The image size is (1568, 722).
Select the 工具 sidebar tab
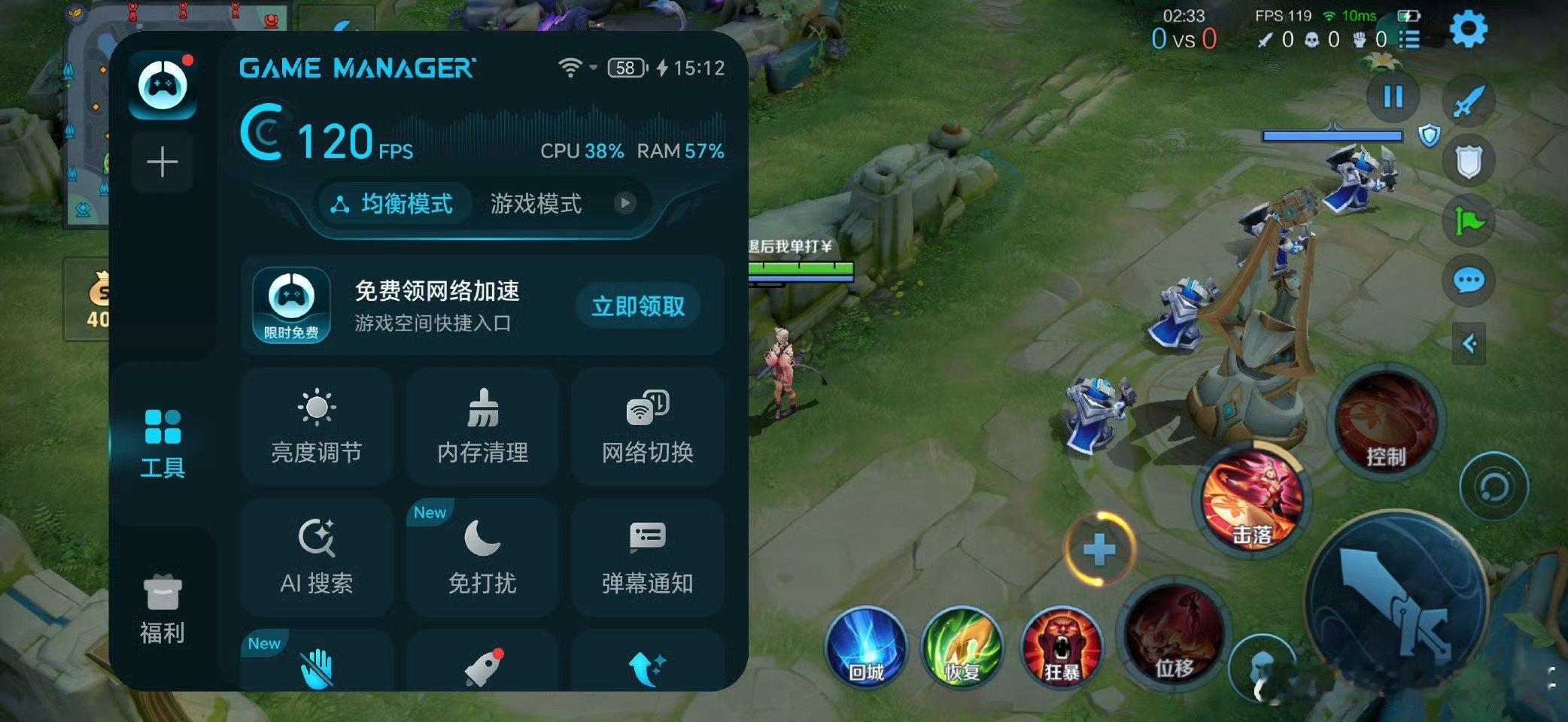pos(163,444)
